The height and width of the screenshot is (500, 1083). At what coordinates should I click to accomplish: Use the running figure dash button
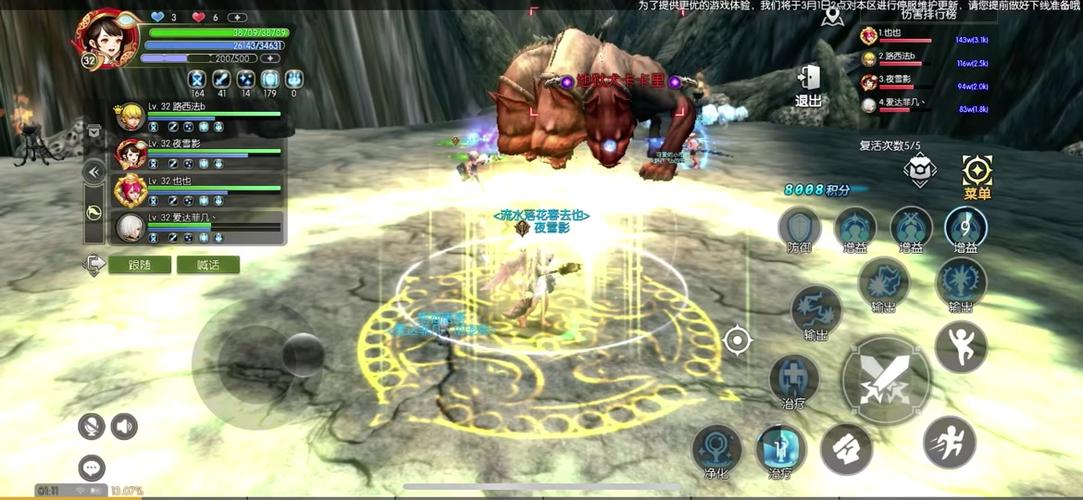pos(948,441)
